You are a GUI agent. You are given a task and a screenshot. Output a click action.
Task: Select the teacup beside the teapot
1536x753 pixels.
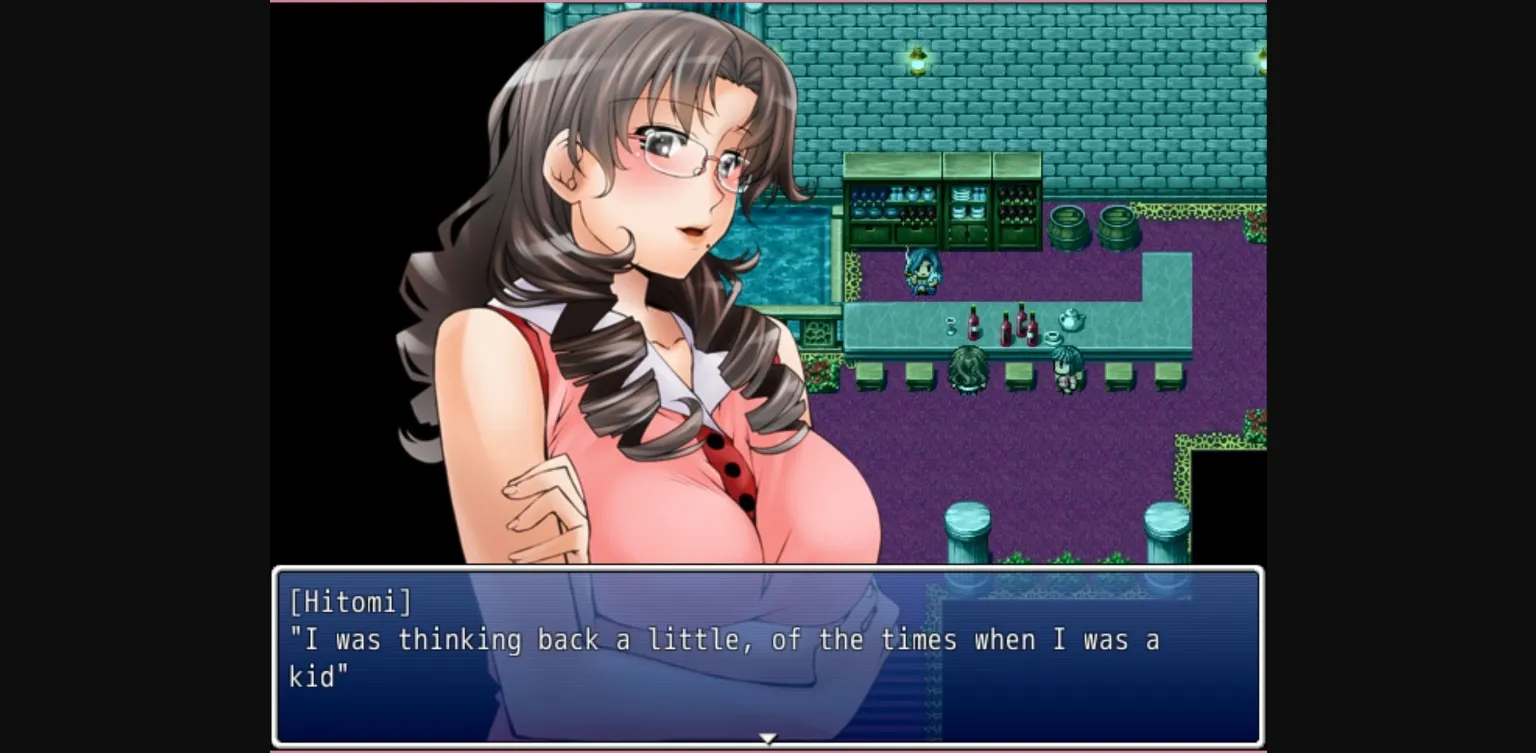click(x=1052, y=336)
